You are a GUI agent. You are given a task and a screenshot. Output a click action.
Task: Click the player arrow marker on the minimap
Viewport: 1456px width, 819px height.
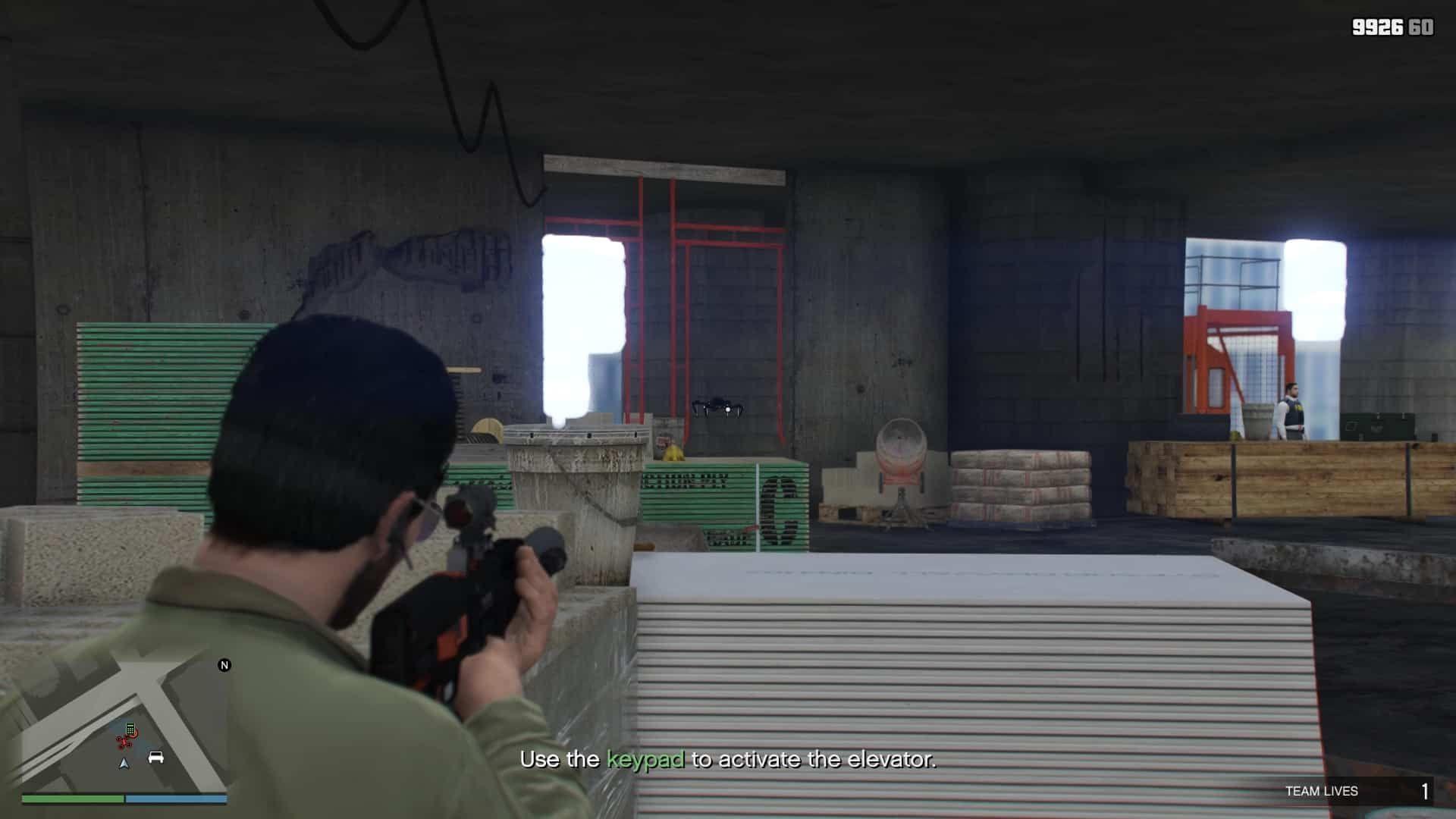coord(124,763)
